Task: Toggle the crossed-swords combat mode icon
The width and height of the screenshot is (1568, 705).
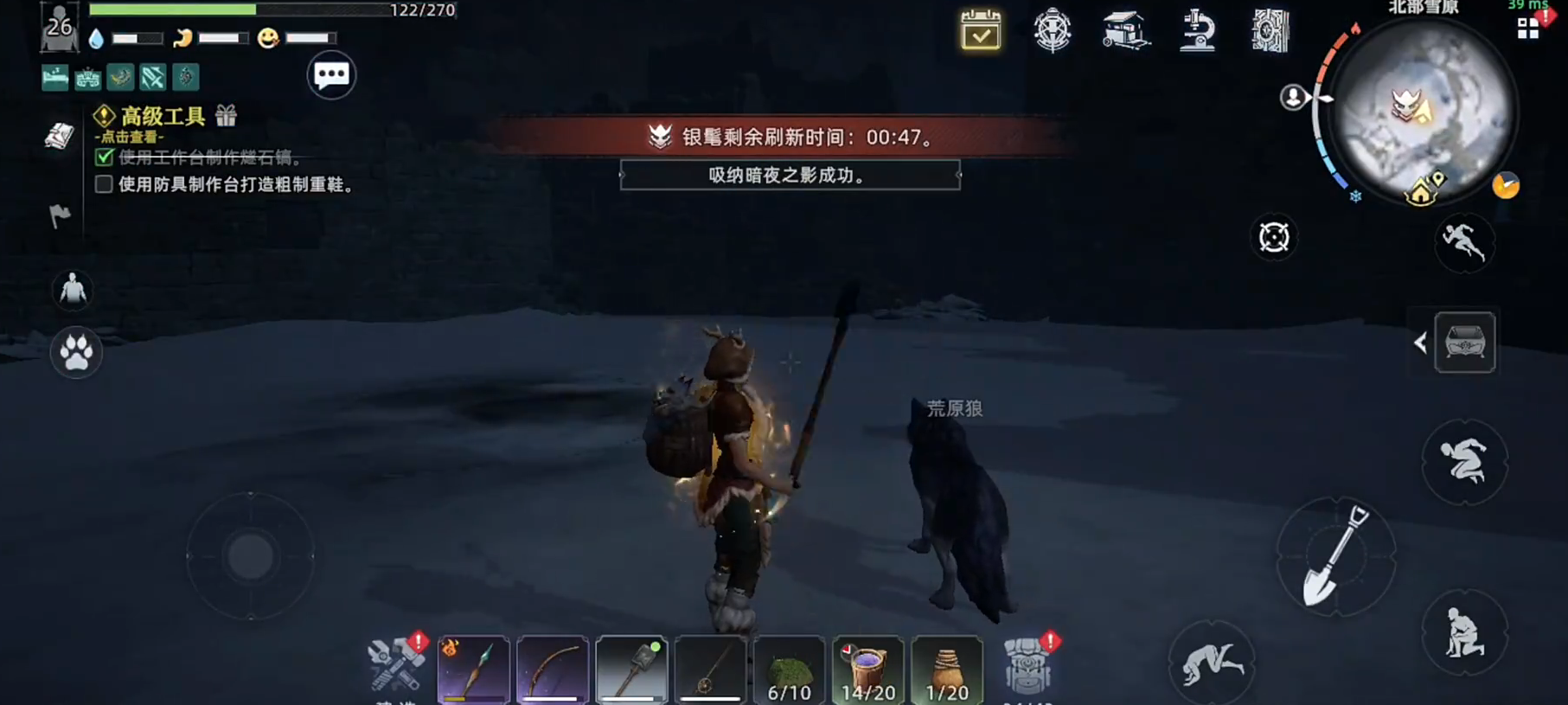Action: pyautogui.click(x=153, y=77)
